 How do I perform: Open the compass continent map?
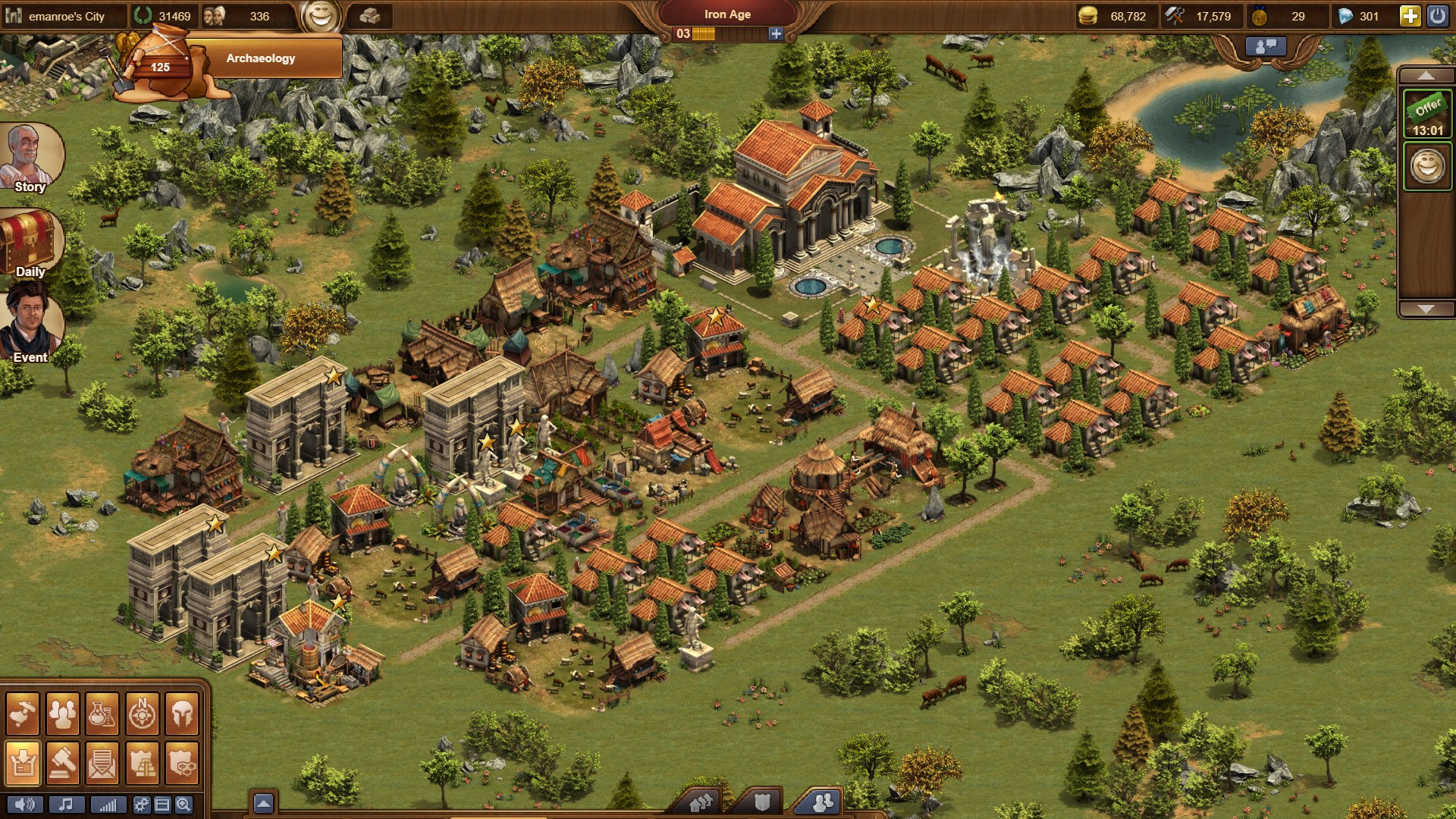(142, 714)
